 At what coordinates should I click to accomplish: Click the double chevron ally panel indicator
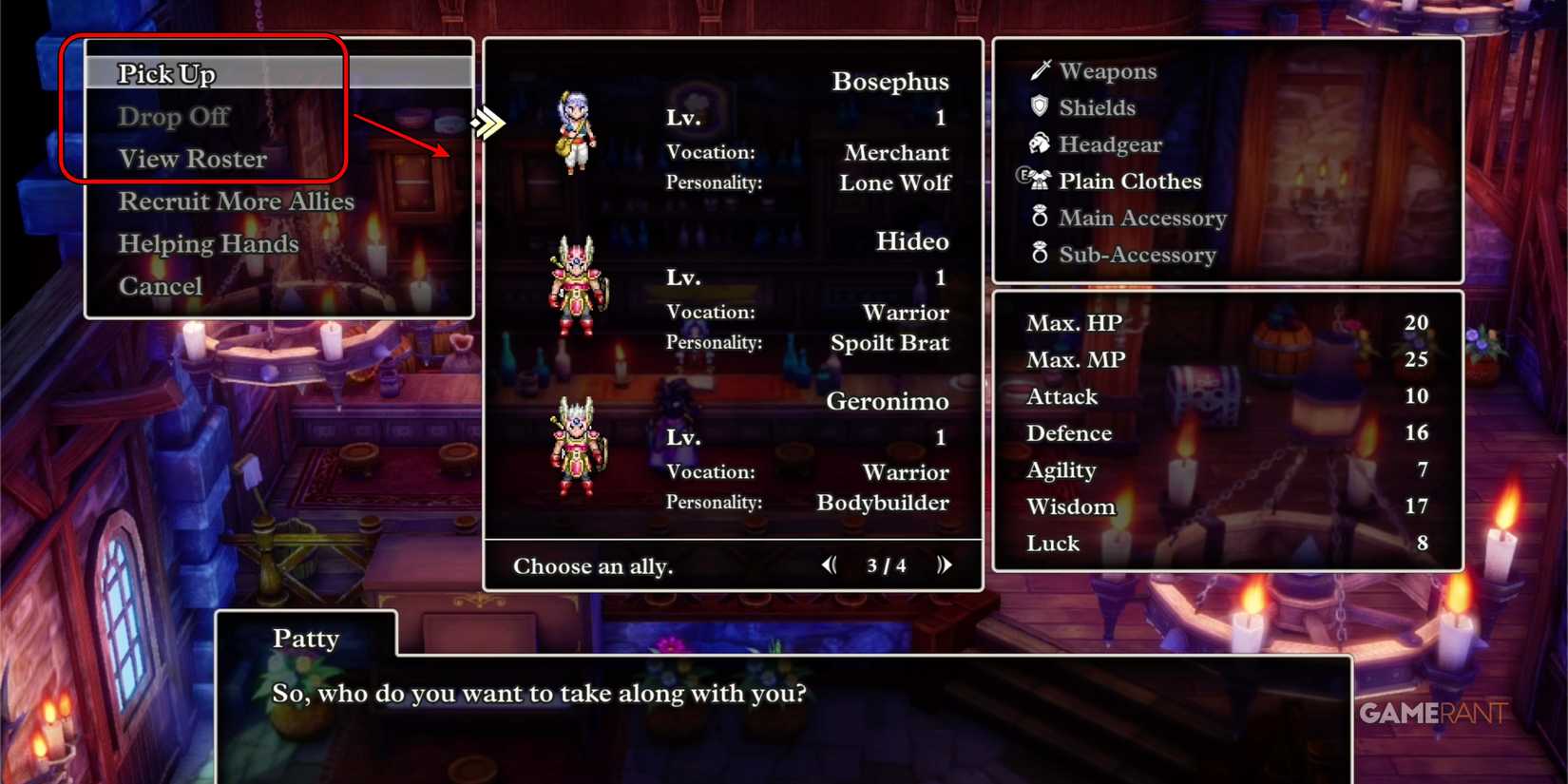[488, 122]
